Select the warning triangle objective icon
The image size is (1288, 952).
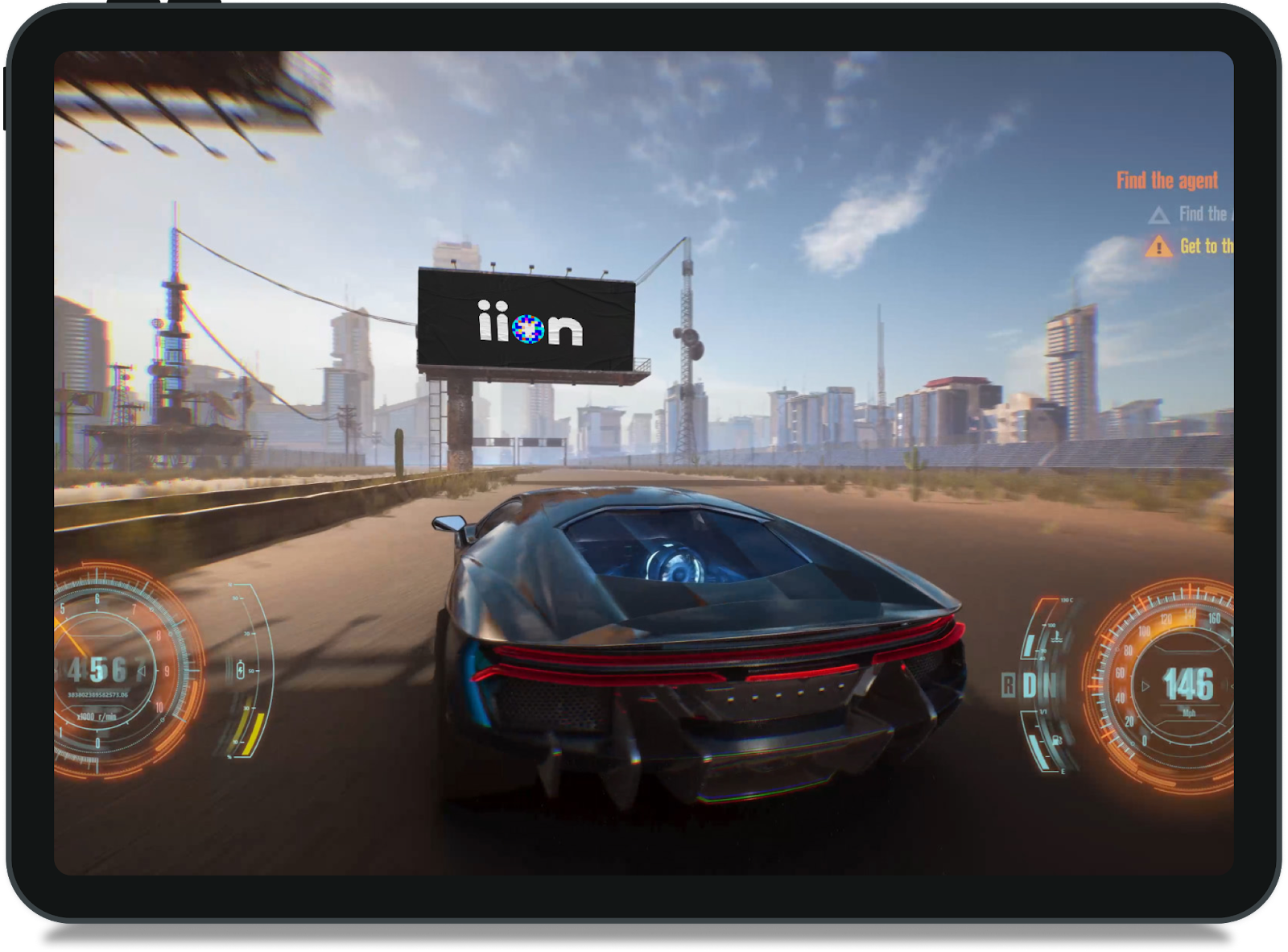(x=1159, y=246)
